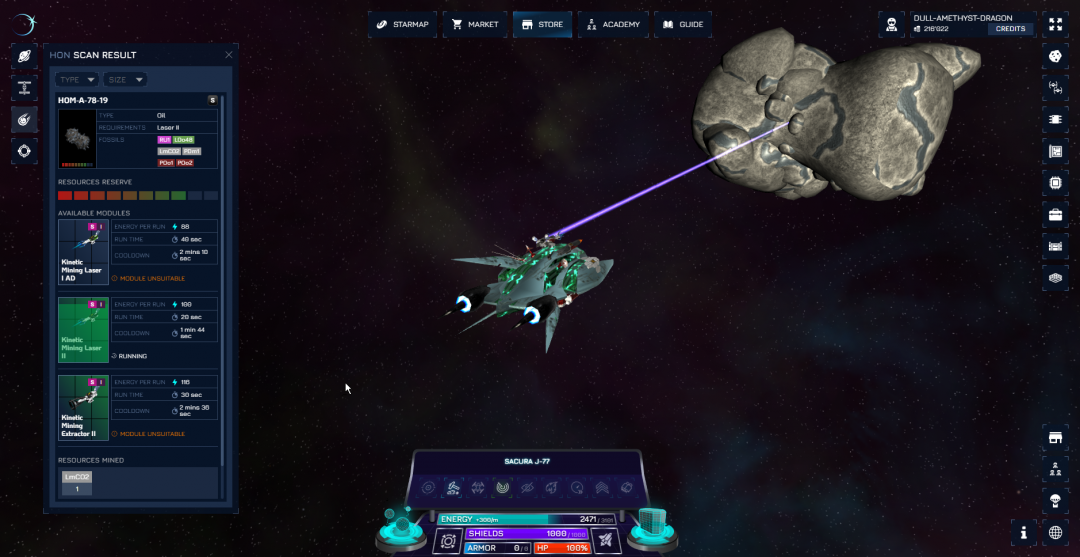Select the Kinetic Mining Extractor II module

coord(84,407)
